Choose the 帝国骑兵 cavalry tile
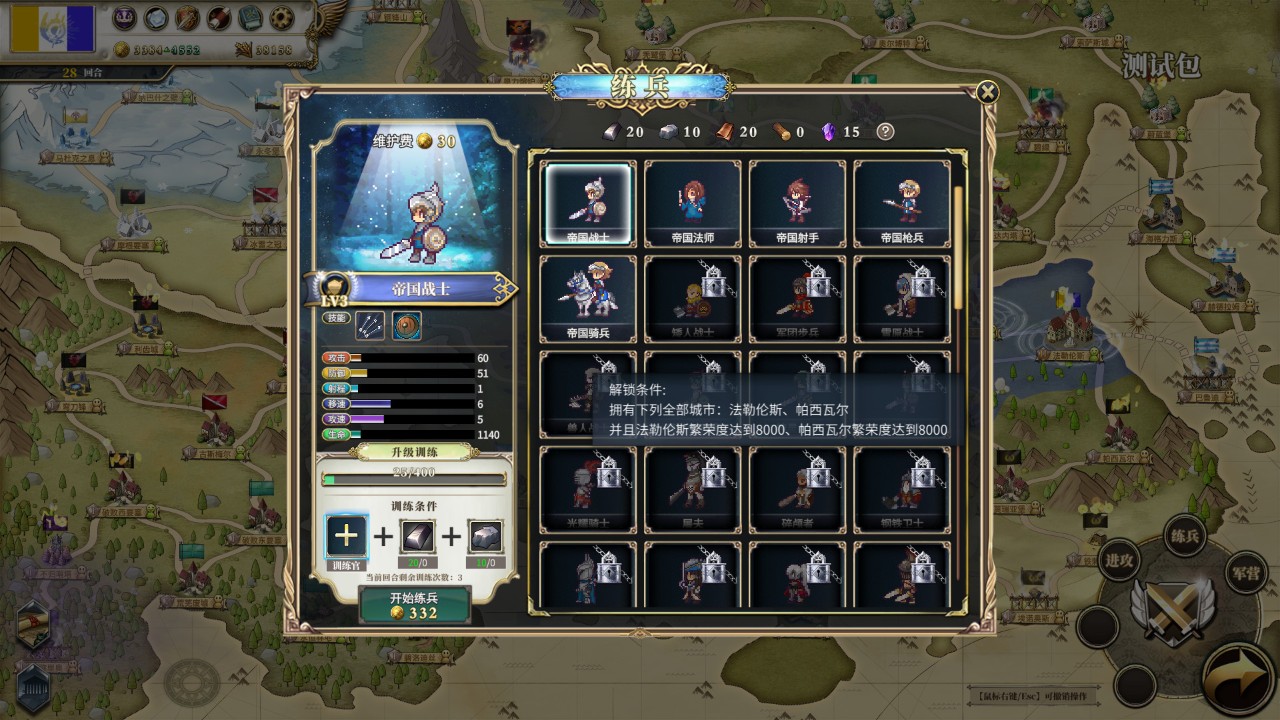 (x=588, y=298)
